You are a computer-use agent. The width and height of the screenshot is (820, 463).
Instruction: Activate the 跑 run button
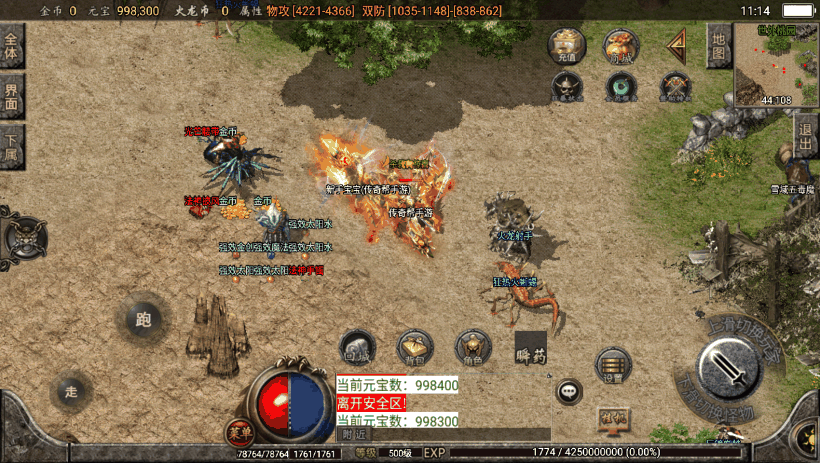pyautogui.click(x=142, y=320)
